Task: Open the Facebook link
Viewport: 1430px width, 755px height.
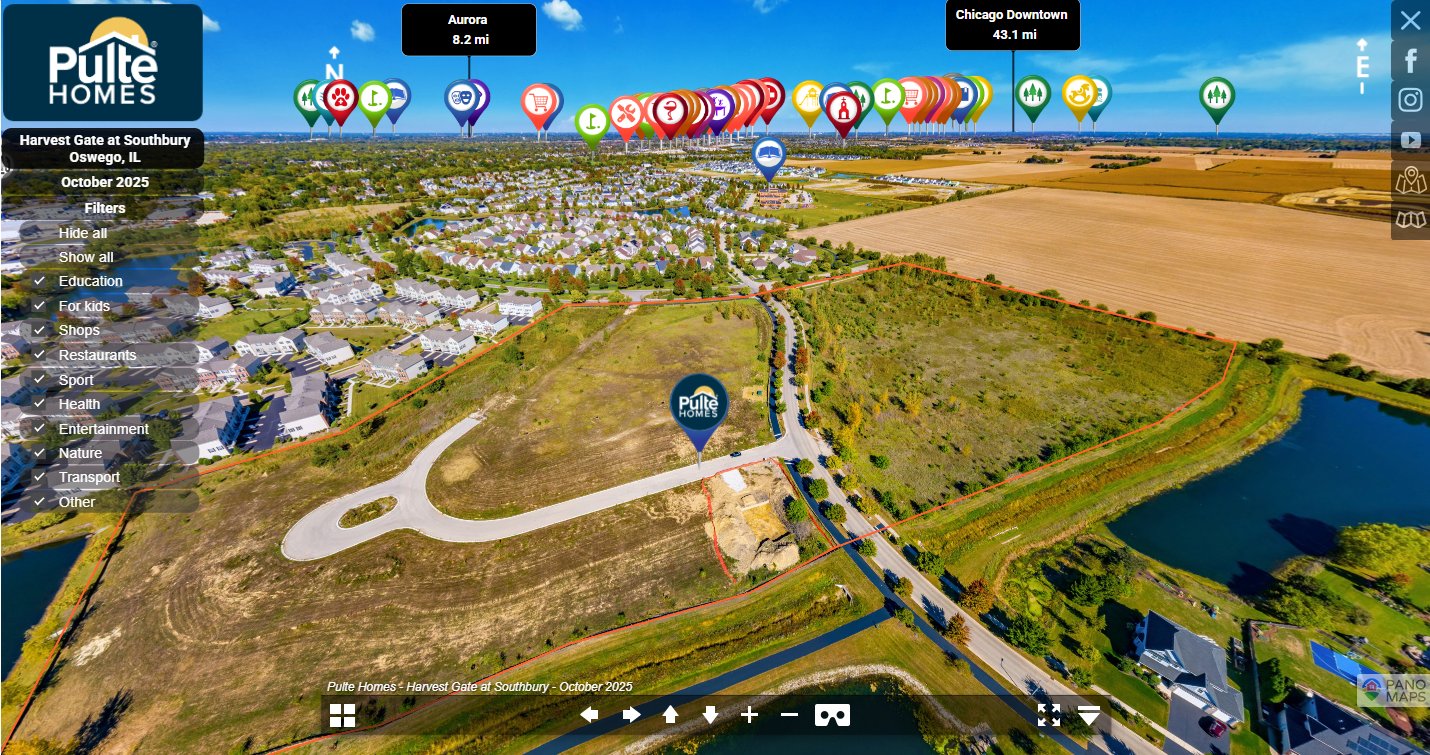Action: coord(1410,61)
